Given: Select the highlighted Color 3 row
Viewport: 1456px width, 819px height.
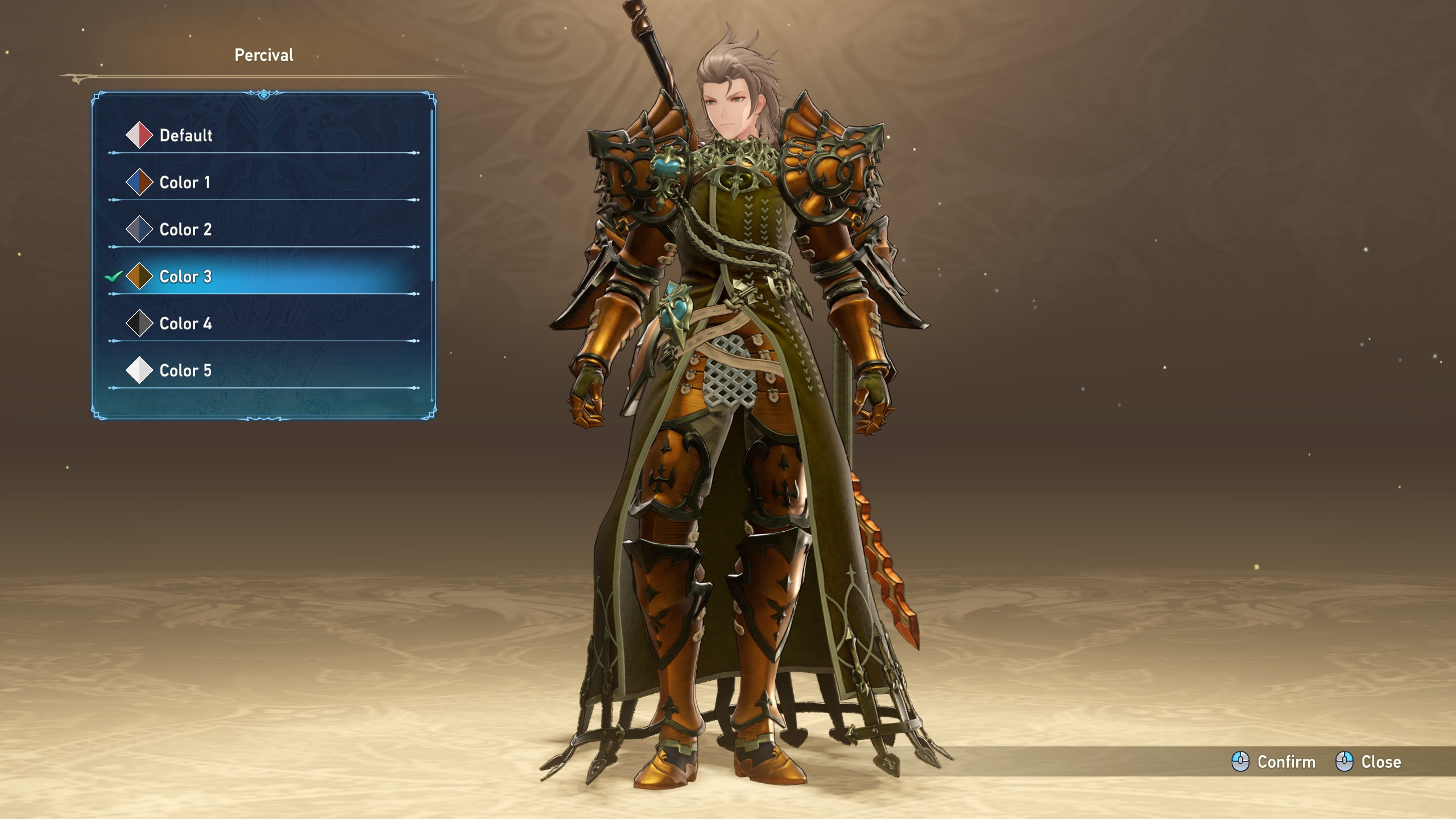Looking at the screenshot, I should click(185, 277).
